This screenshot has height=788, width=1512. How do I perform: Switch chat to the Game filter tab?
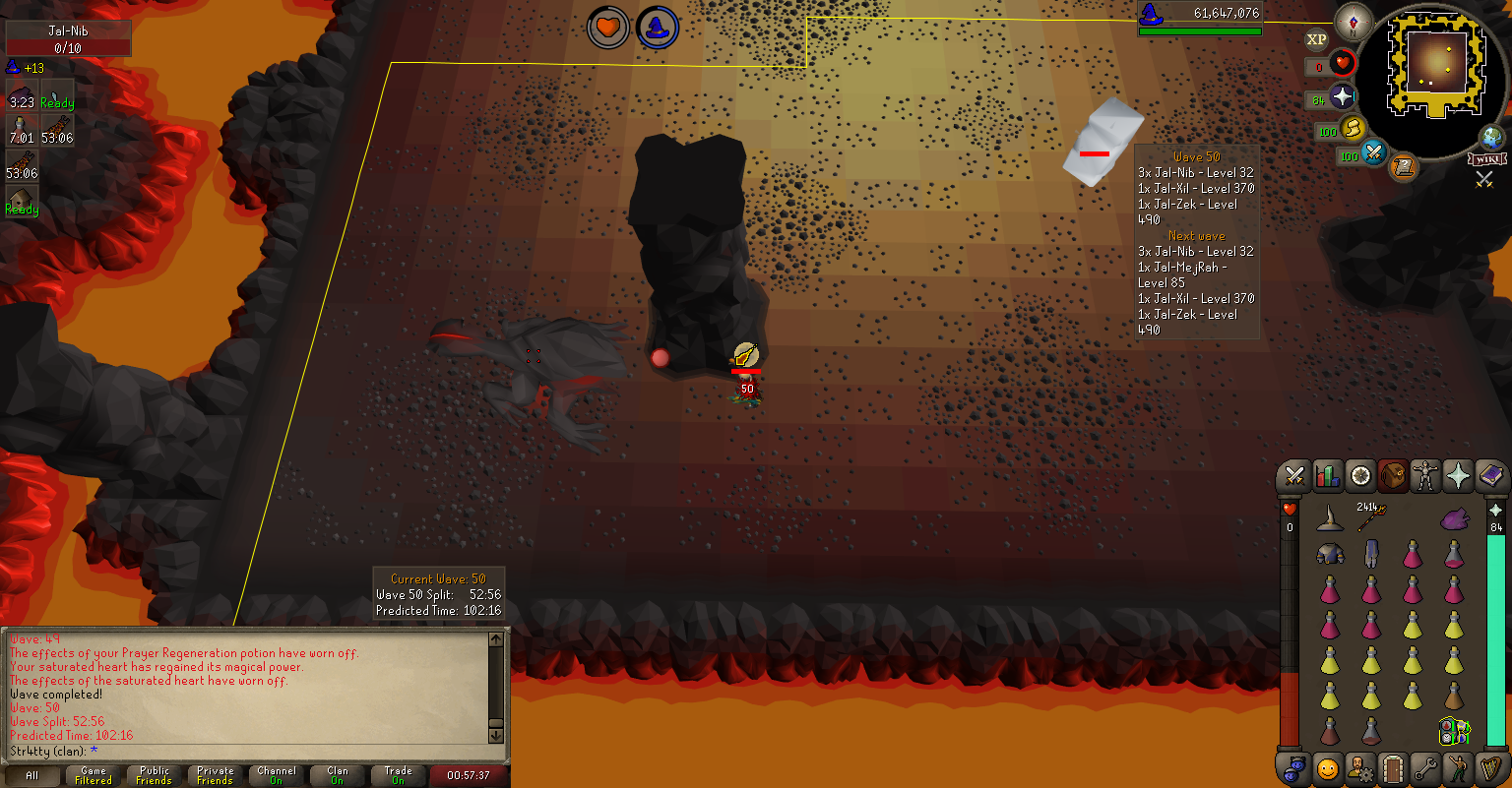click(x=94, y=775)
